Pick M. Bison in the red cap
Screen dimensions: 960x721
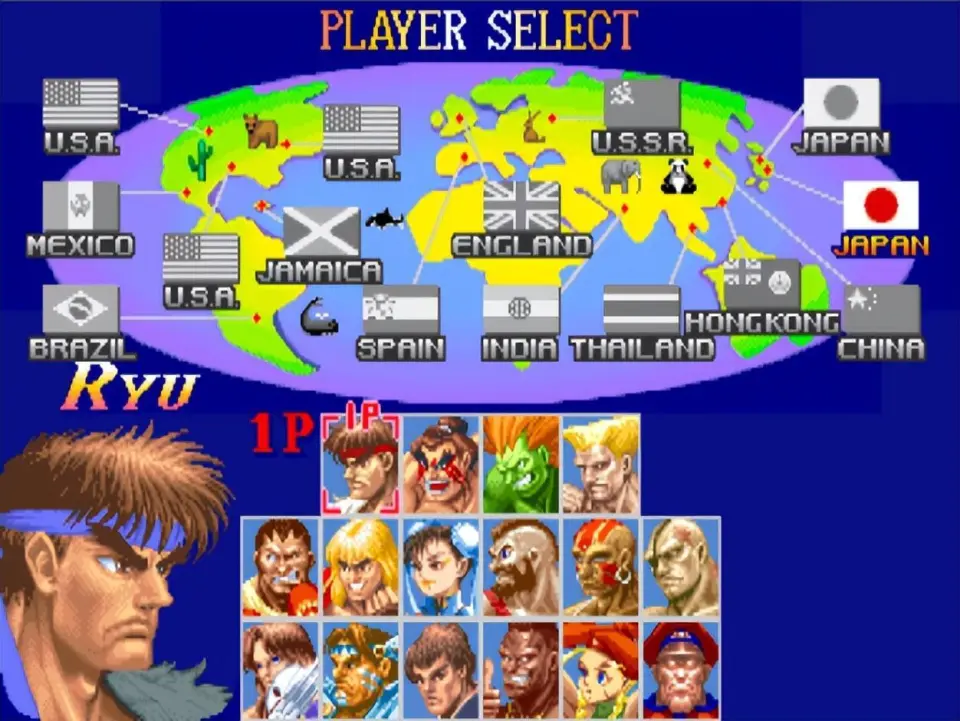pos(681,669)
